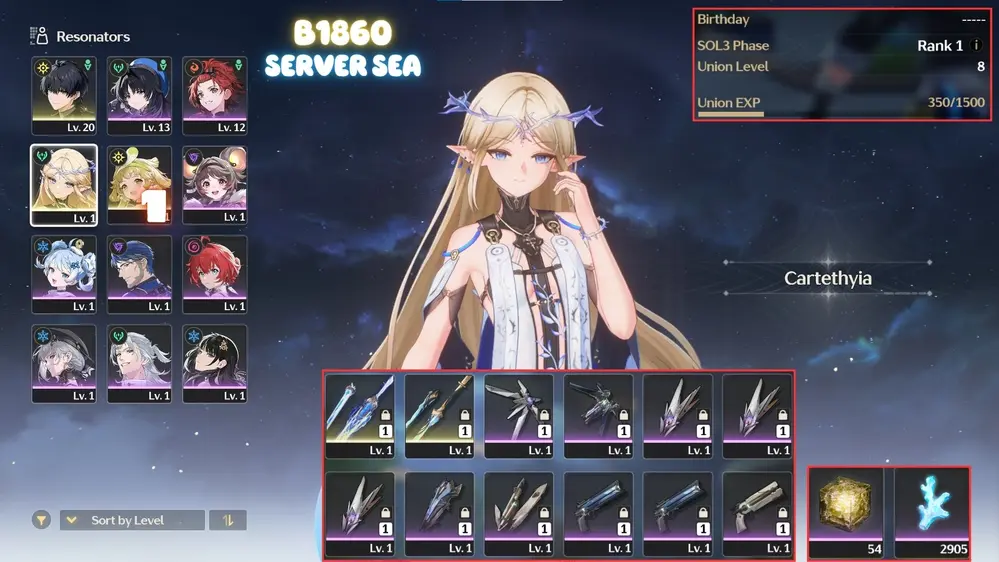Viewport: 999px width, 562px height.
Task: Choose the blue-haired girl resonator portrait
Action: (x=64, y=274)
